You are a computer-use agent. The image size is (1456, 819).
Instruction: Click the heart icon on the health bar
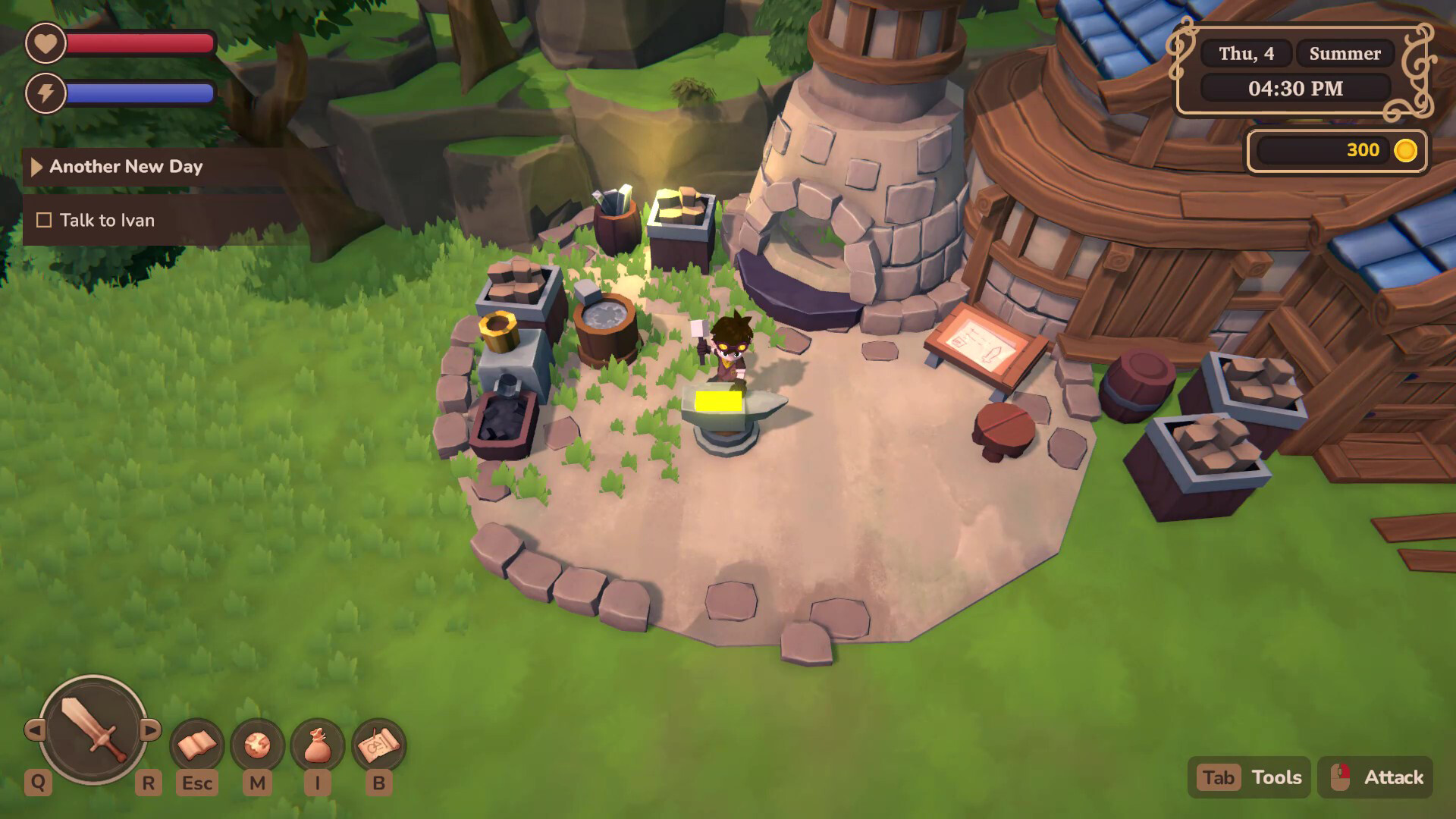[x=45, y=43]
